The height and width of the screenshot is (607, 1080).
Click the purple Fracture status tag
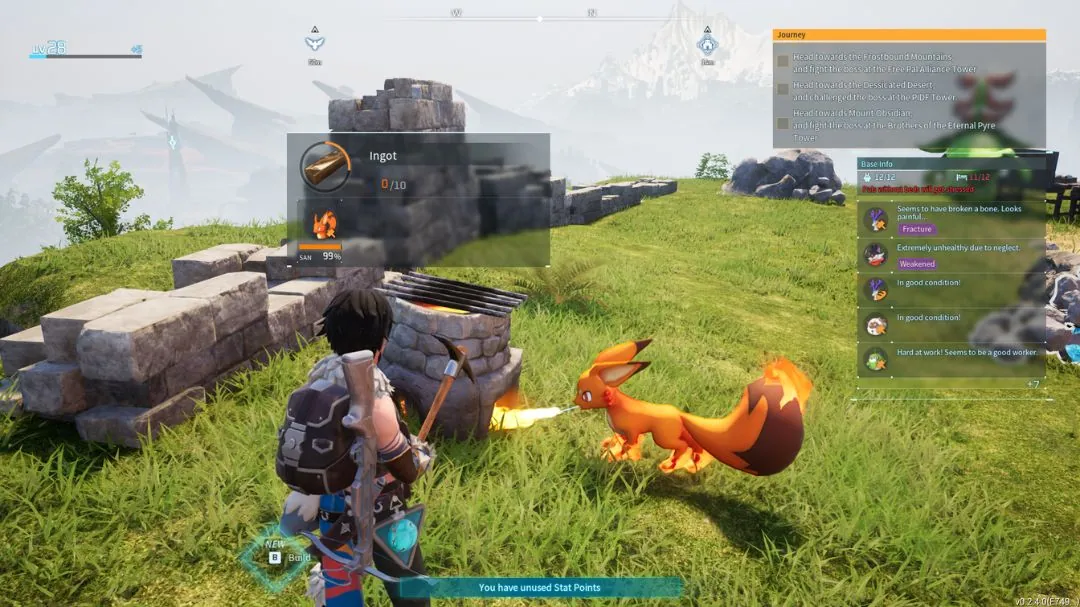(x=916, y=229)
